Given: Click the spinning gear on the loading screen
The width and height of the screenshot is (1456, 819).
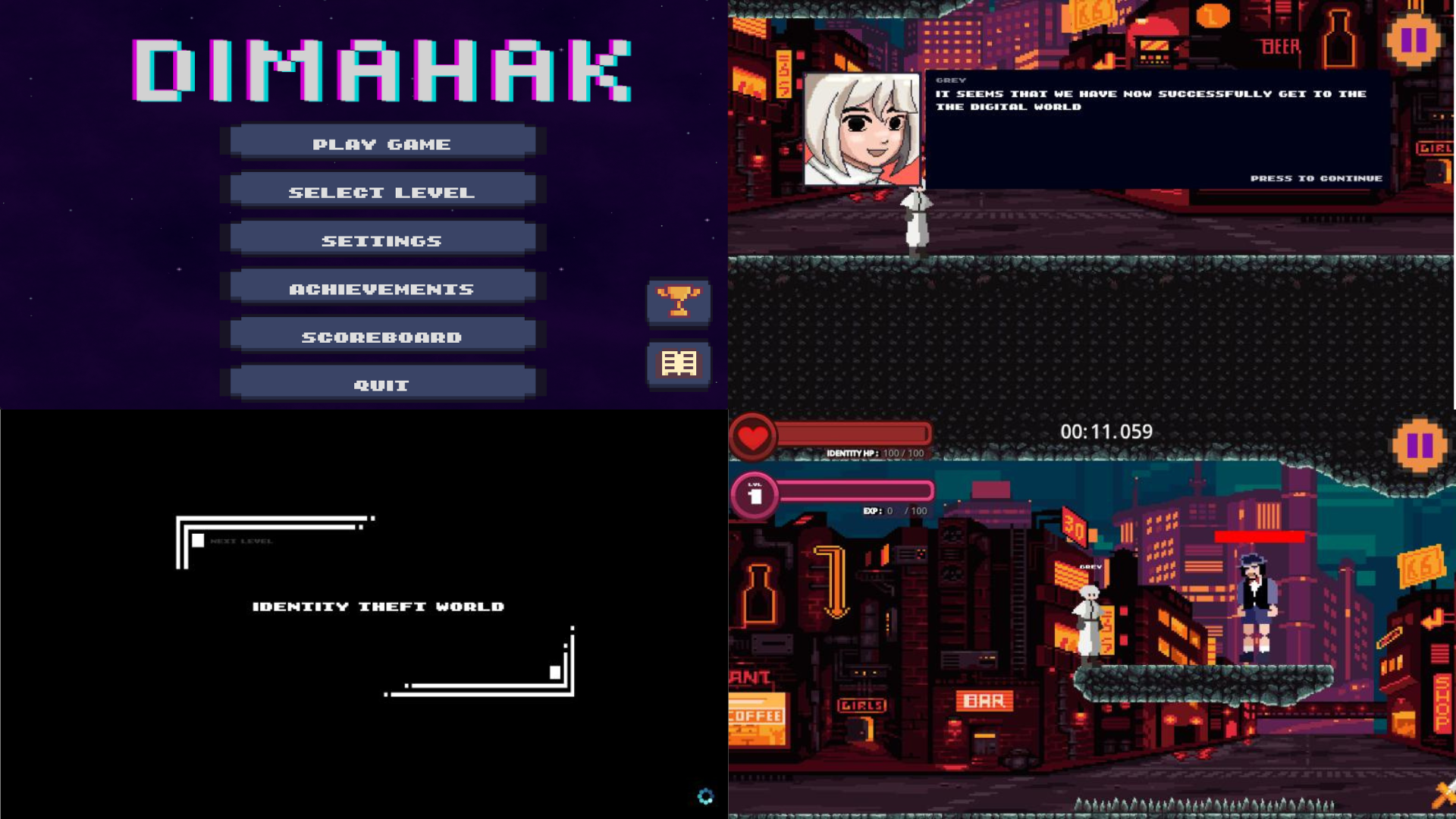Looking at the screenshot, I should coord(705,796).
